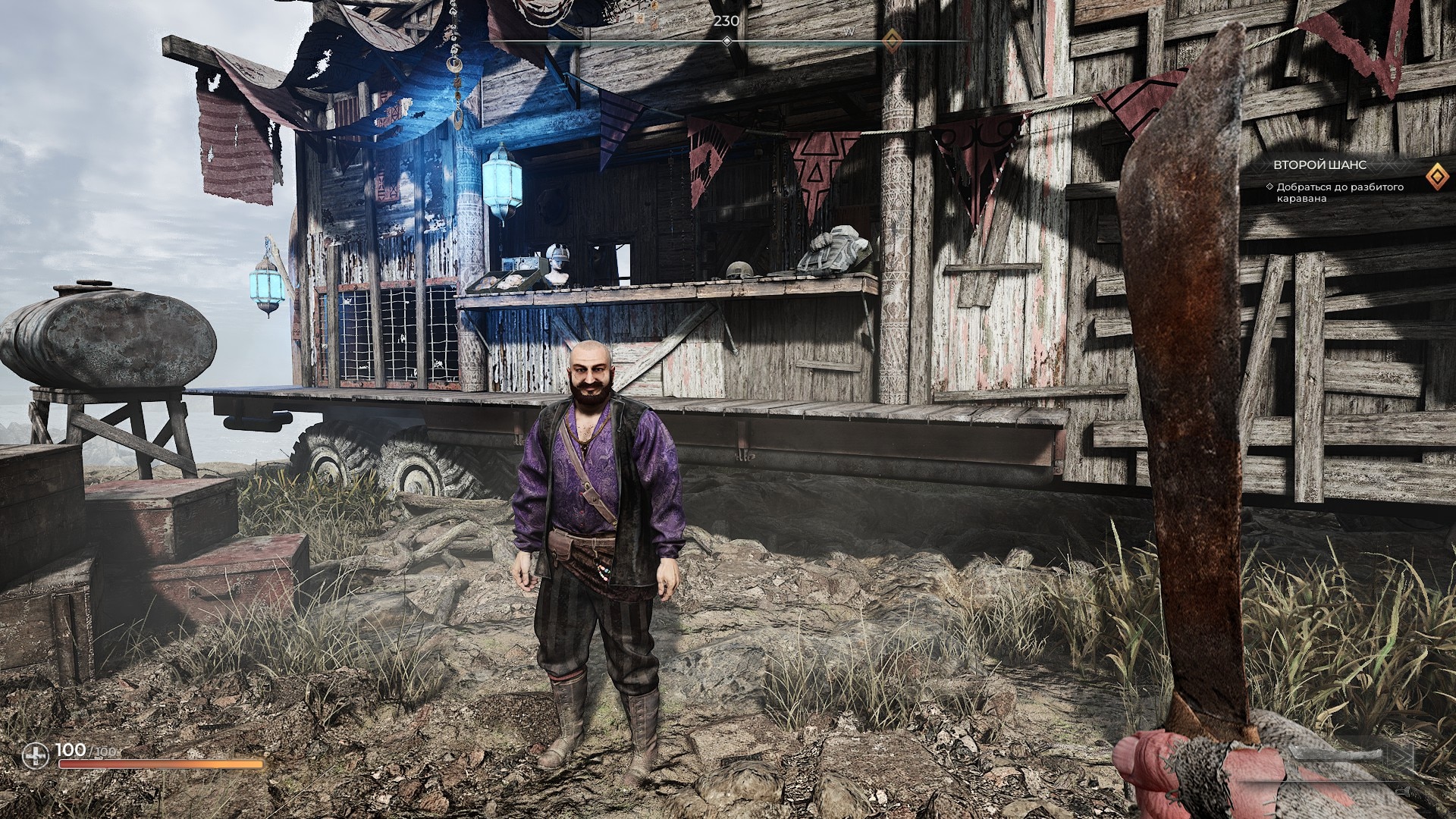Select the orange quest marker on the compass
Viewport: 1456px width, 819px height.
tap(893, 40)
